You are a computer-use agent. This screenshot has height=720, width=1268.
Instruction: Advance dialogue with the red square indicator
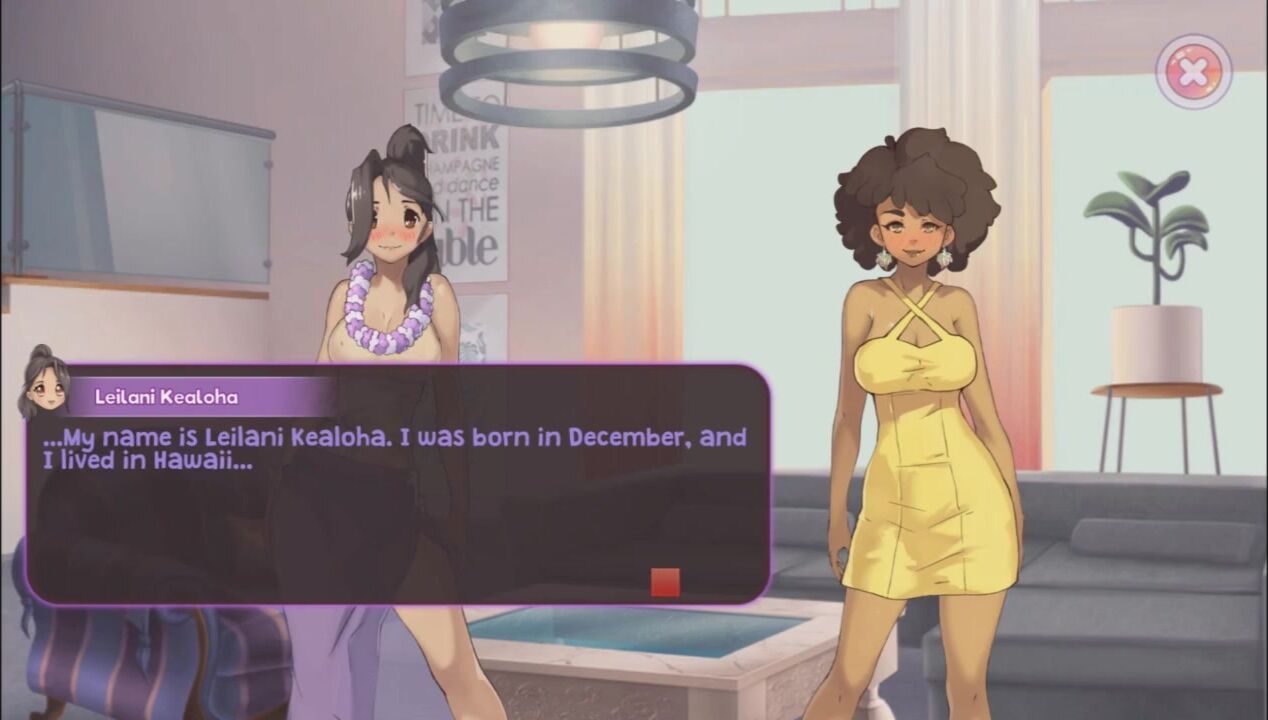[x=665, y=582]
